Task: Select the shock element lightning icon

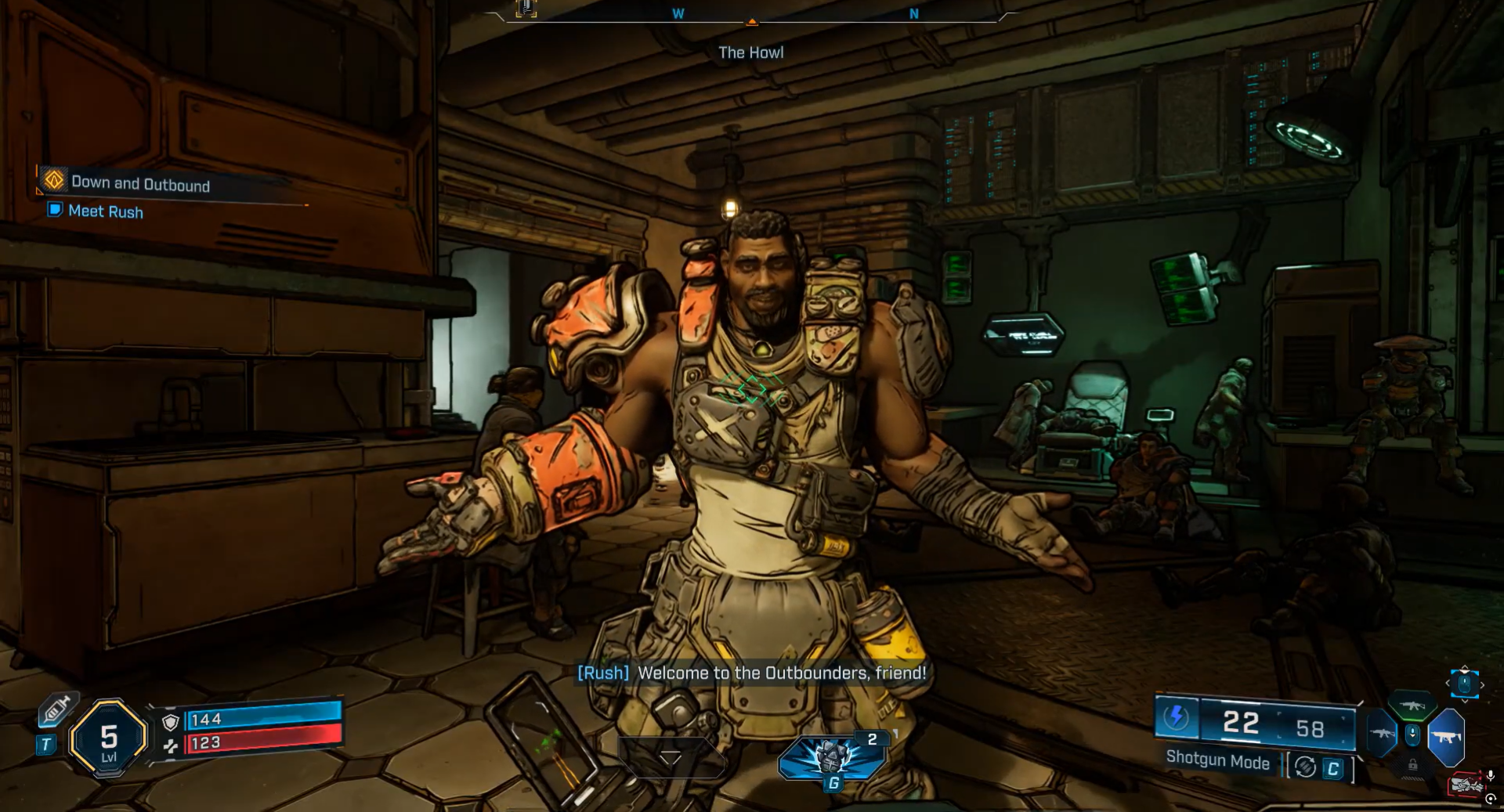Action: tap(1176, 717)
